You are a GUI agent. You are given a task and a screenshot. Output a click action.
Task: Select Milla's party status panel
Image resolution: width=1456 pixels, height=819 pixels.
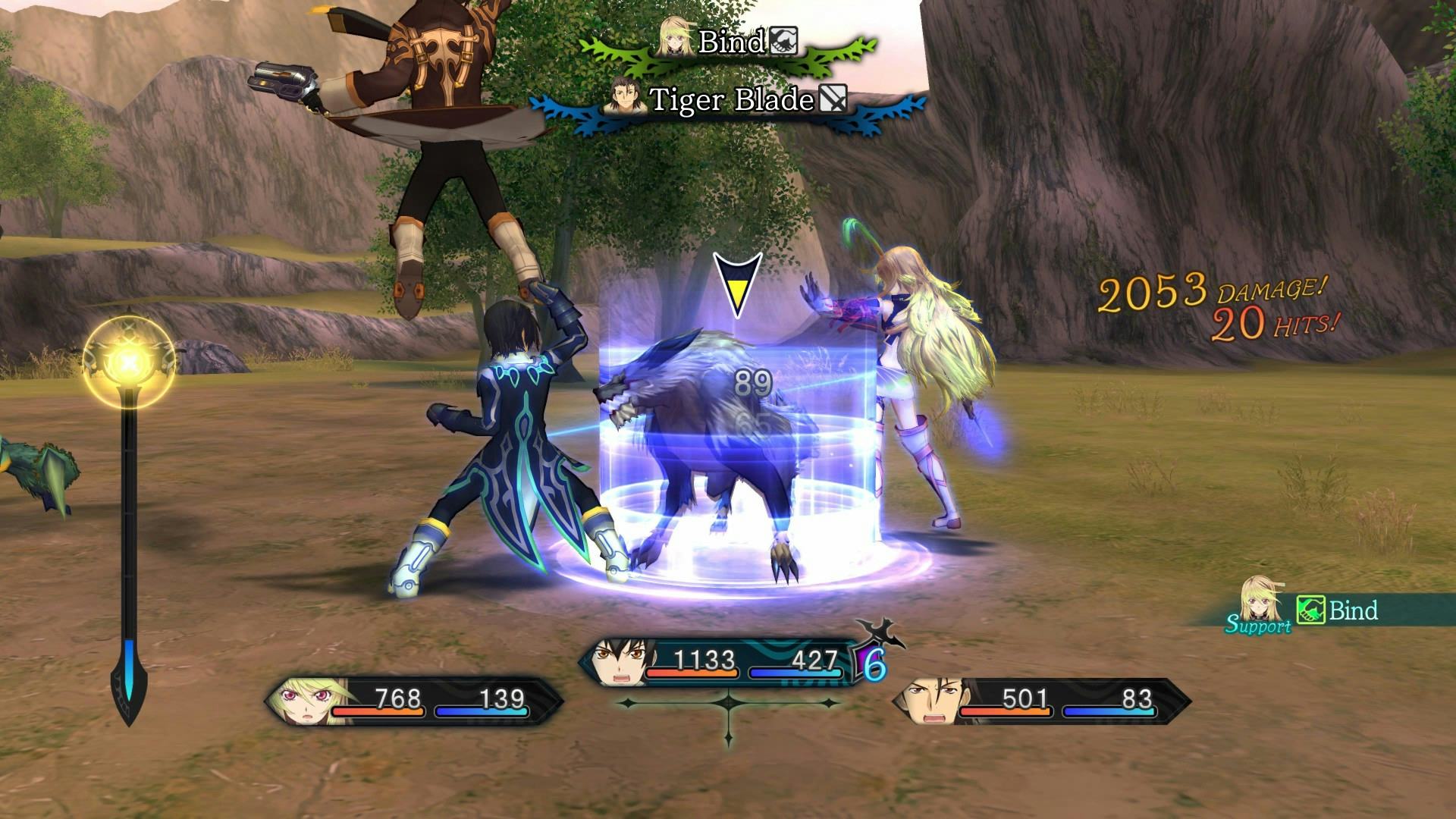tap(413, 701)
